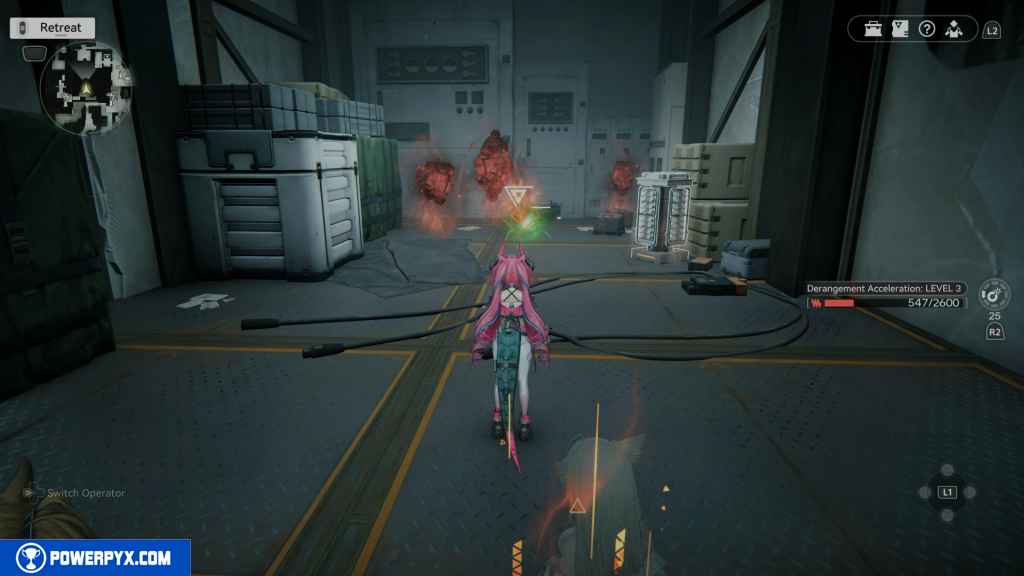Open the circular minimap
Screen dimensions: 1024x576
point(84,89)
